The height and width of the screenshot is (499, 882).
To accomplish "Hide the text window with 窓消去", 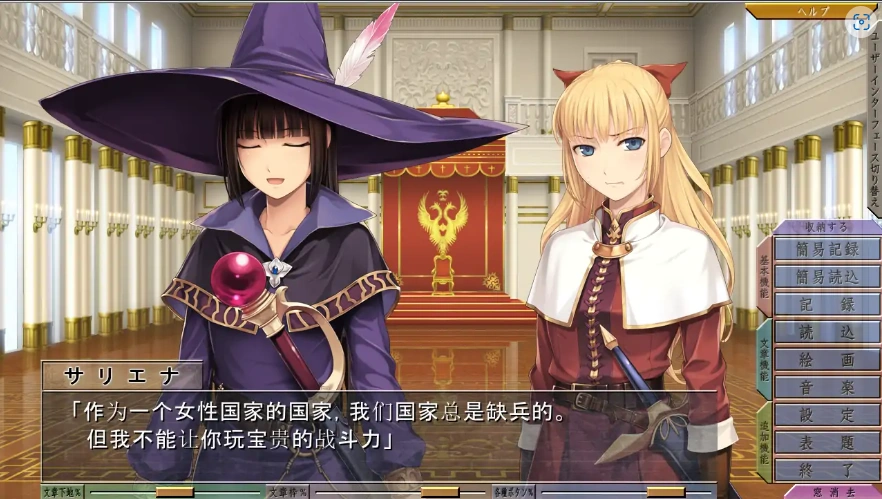I will (830, 491).
